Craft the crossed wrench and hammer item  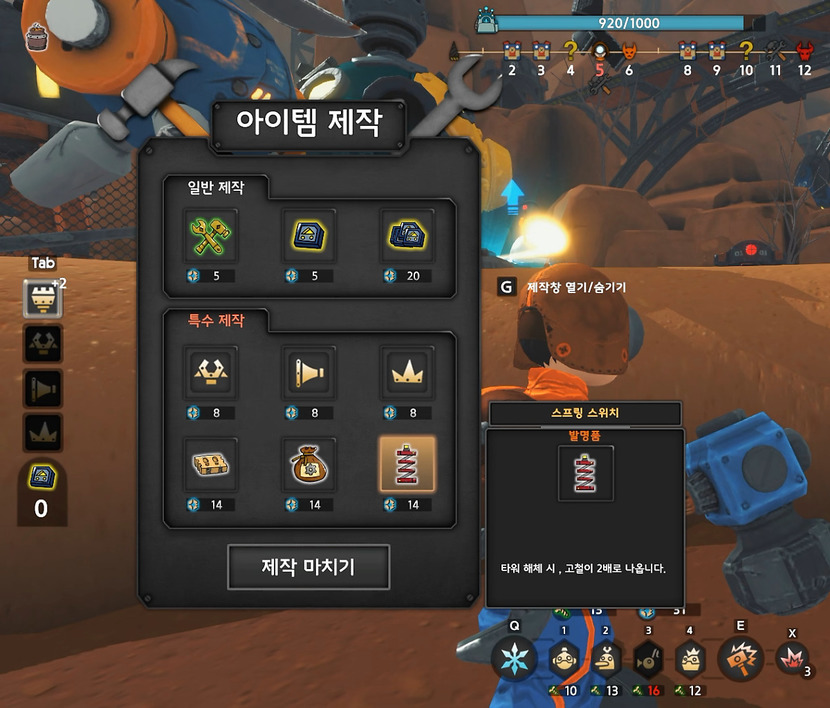[210, 235]
